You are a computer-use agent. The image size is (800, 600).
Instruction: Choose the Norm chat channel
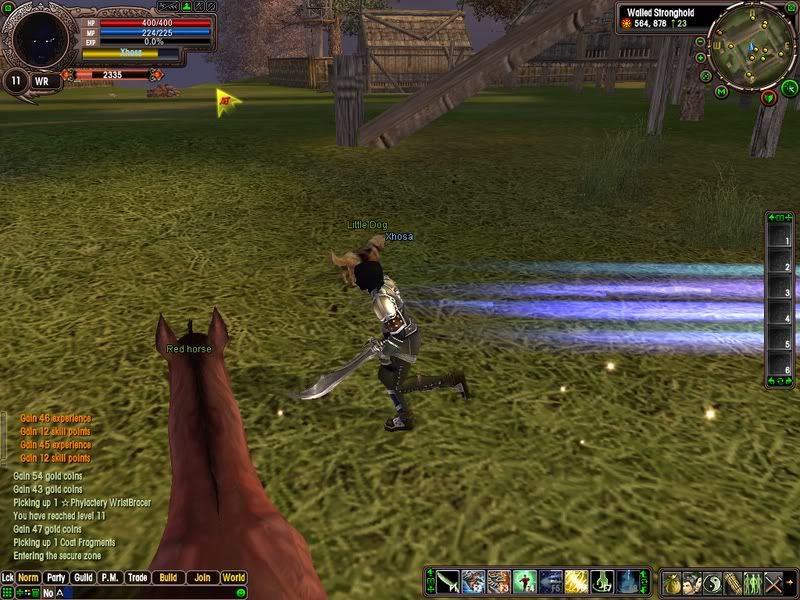28,578
